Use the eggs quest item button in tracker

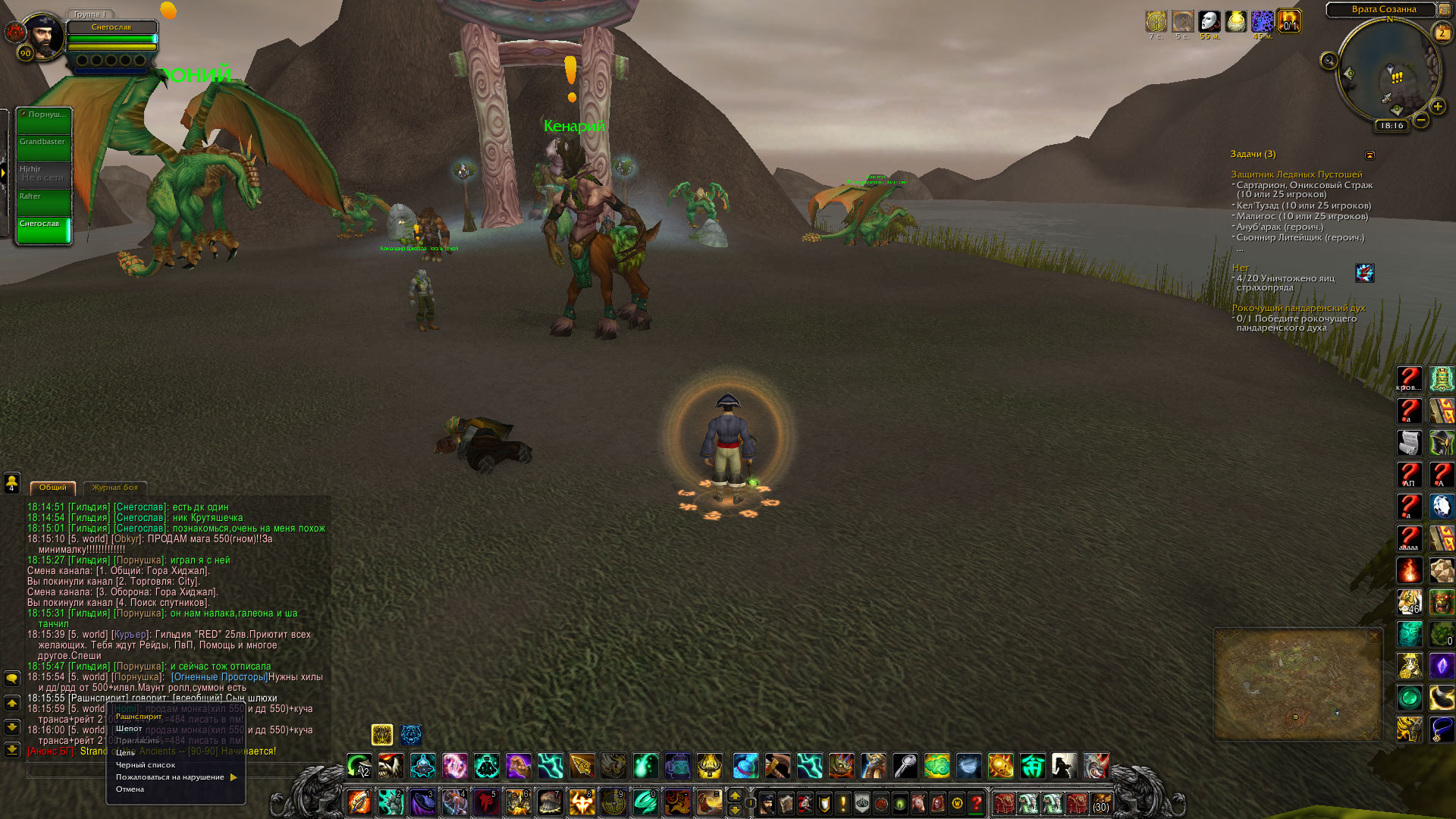coord(1364,273)
